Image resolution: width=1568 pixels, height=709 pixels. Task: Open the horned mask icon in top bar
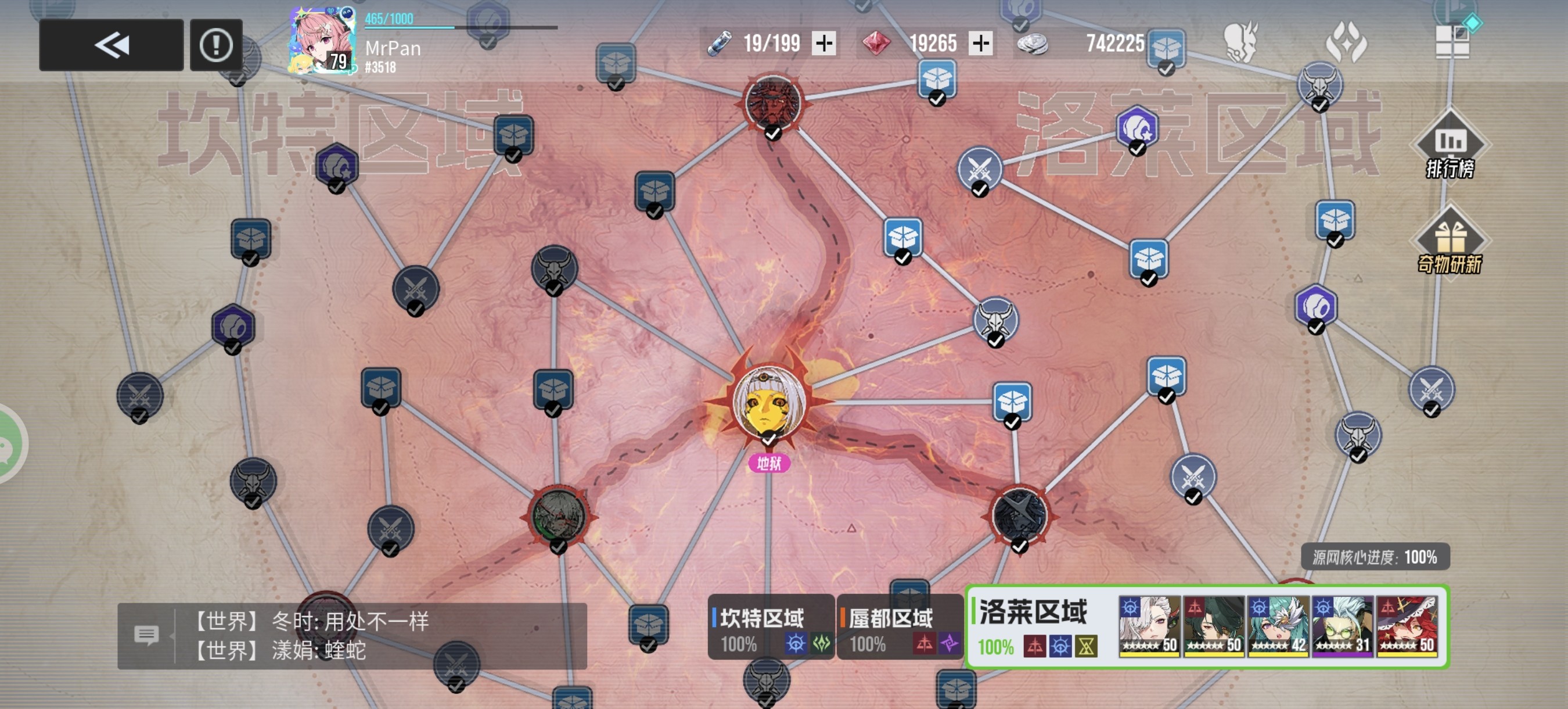point(1240,42)
